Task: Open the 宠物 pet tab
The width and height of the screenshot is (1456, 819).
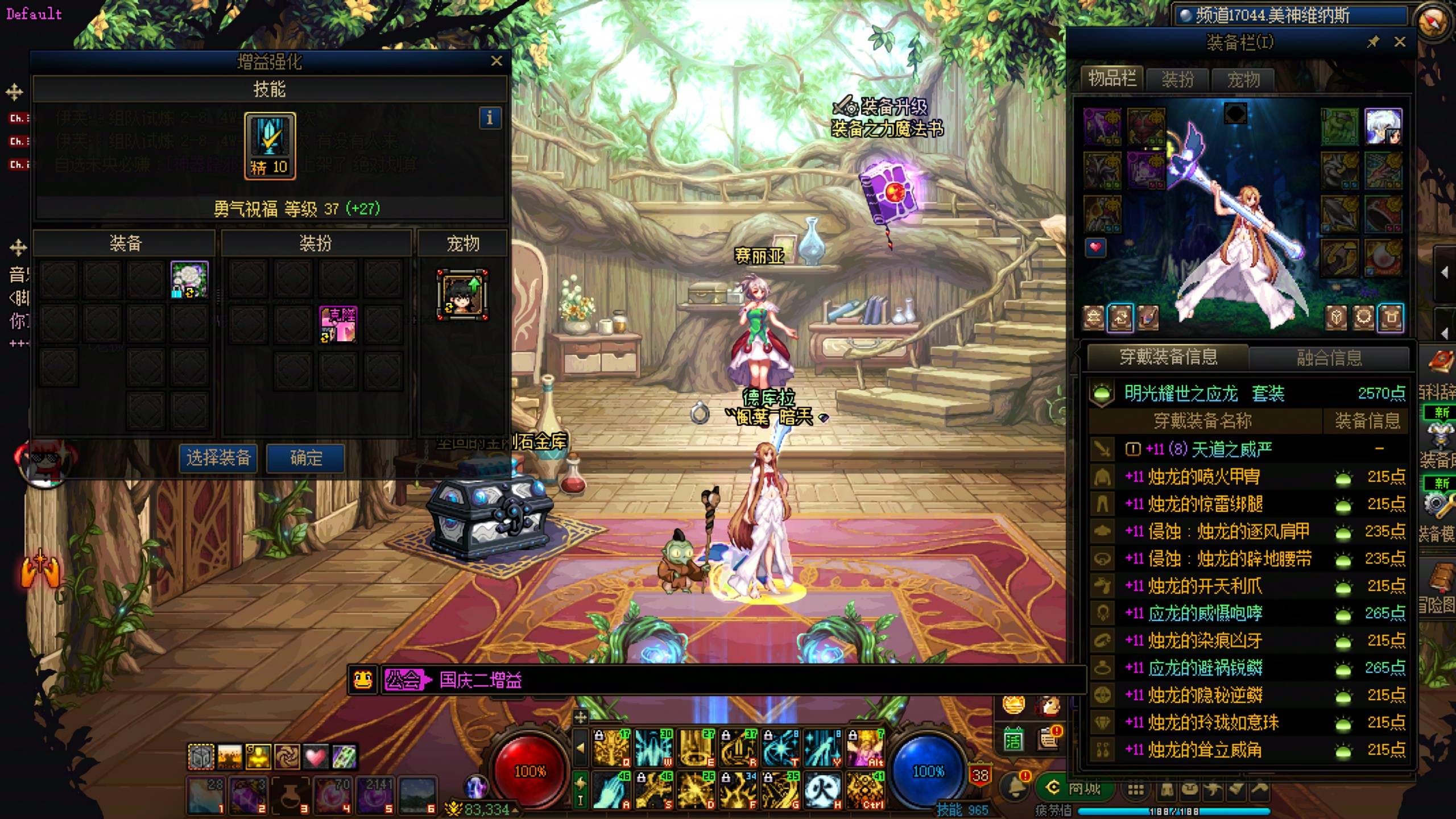Action: (x=1243, y=80)
